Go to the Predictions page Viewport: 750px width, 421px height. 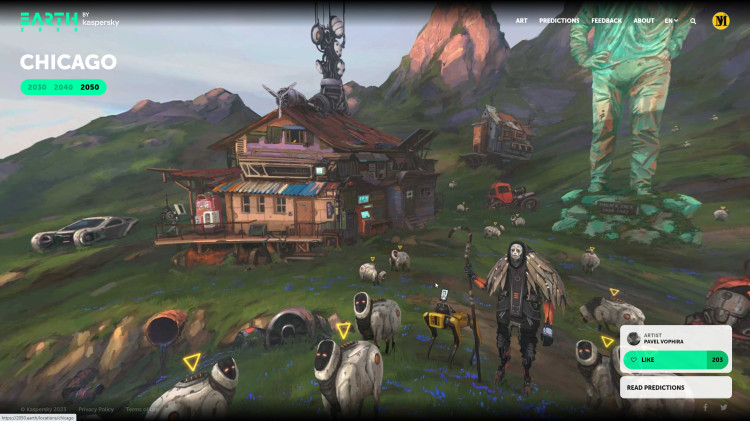point(559,20)
